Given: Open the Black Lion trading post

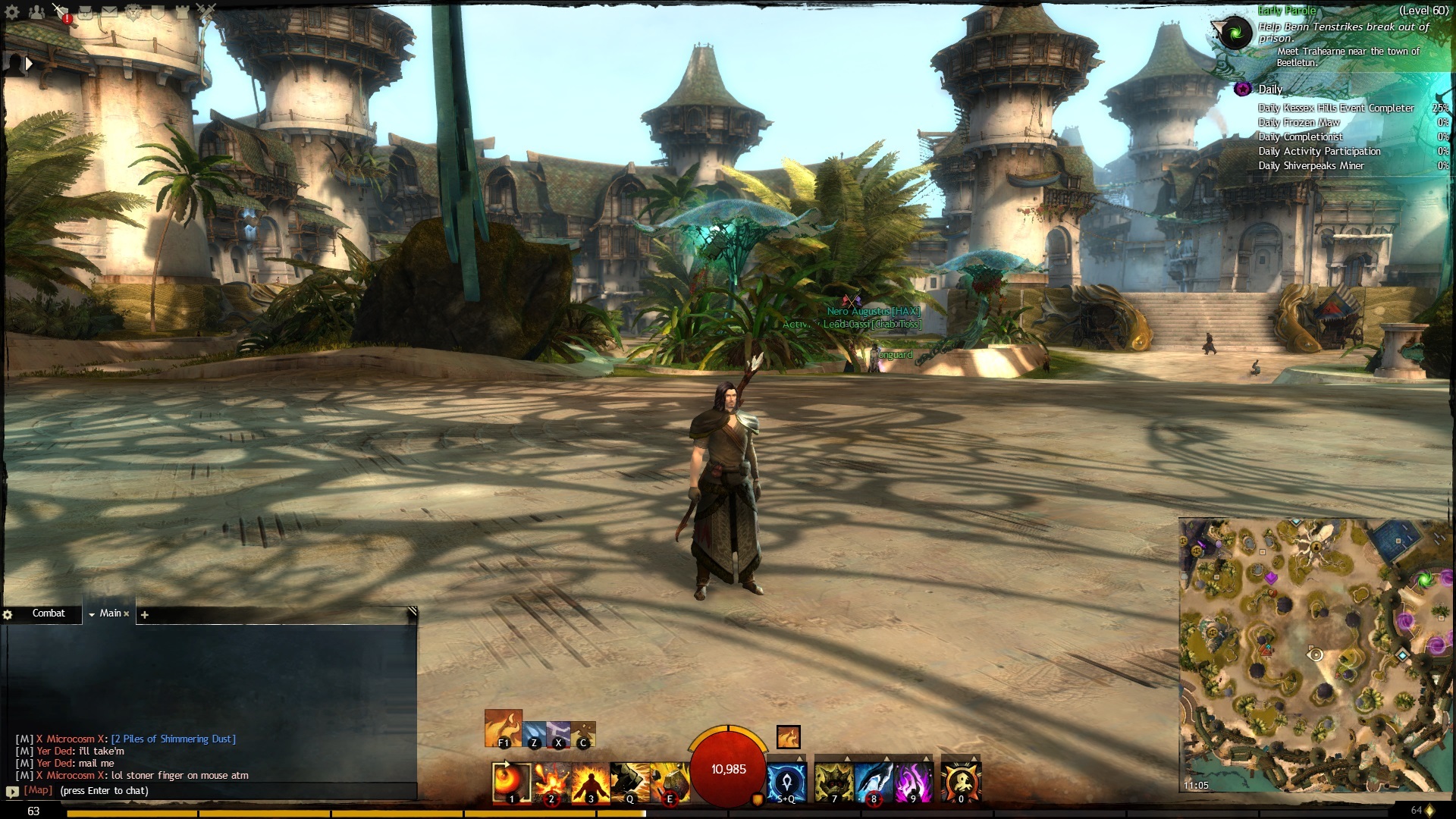Looking at the screenshot, I should (134, 12).
